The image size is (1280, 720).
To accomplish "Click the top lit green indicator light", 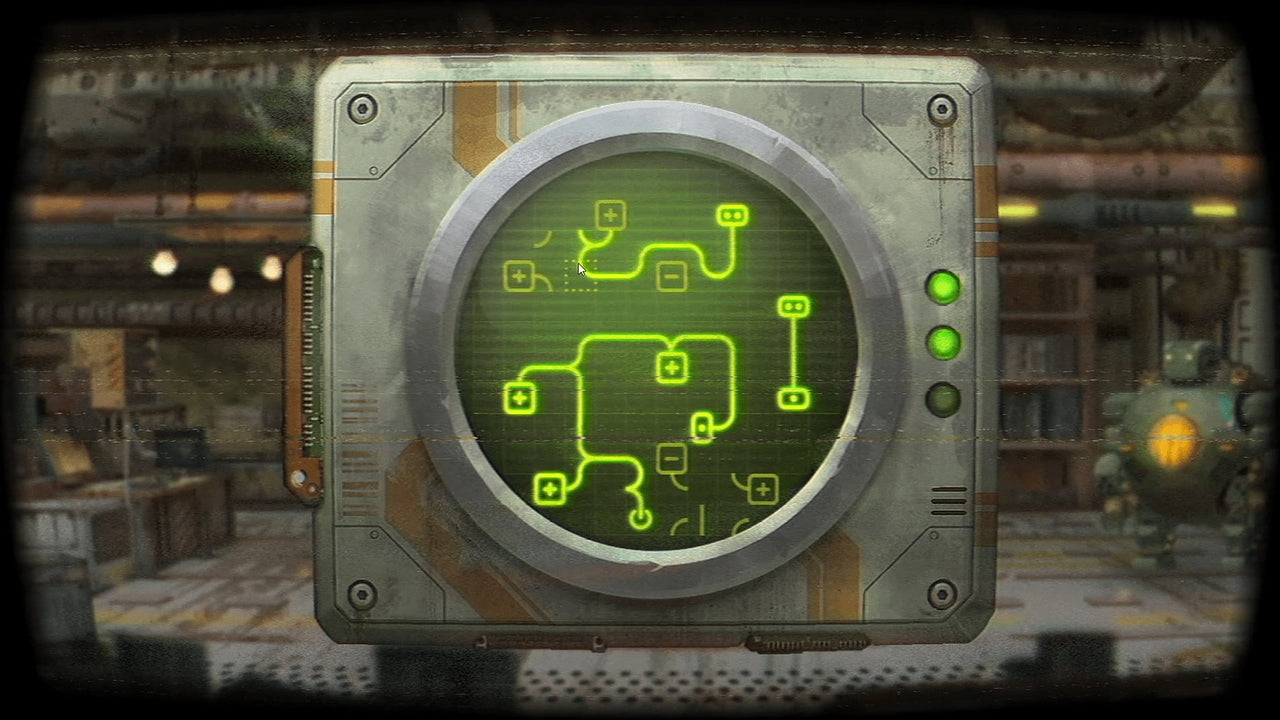I will 943,289.
